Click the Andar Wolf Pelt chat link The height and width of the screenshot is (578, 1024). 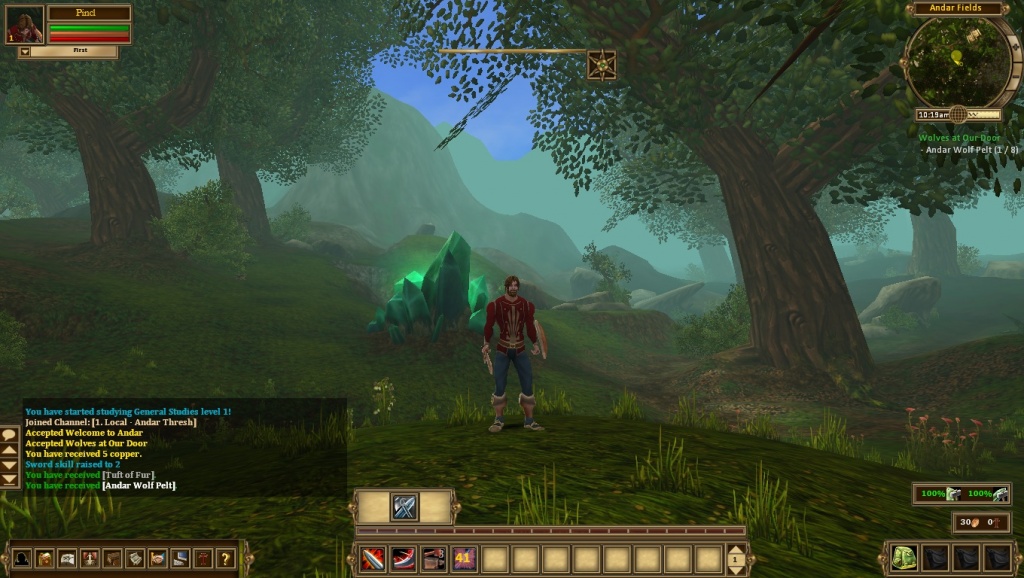[139, 485]
